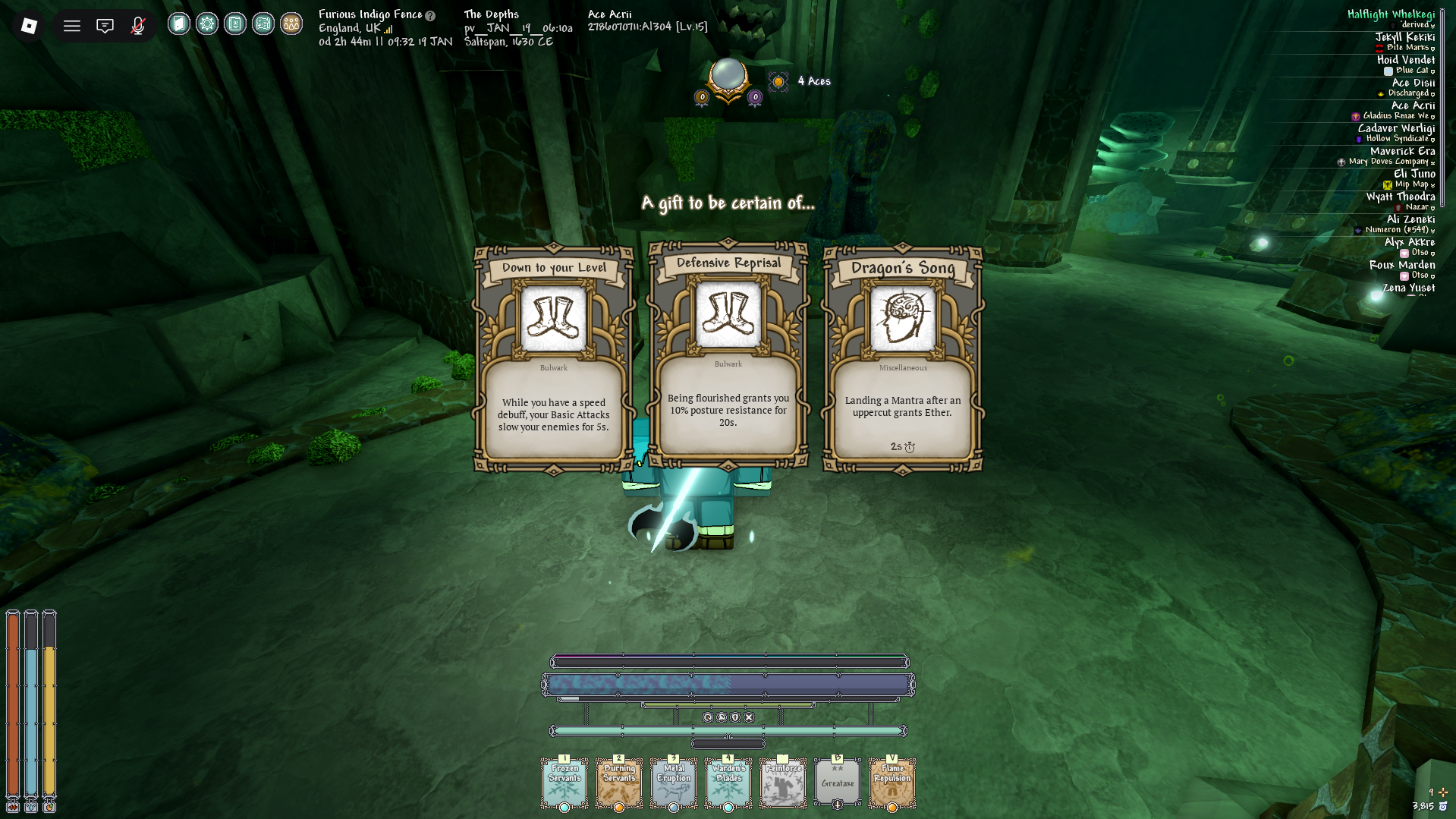Toggle the chat window
Image resolution: width=1456 pixels, height=819 pixels.
click(x=105, y=26)
